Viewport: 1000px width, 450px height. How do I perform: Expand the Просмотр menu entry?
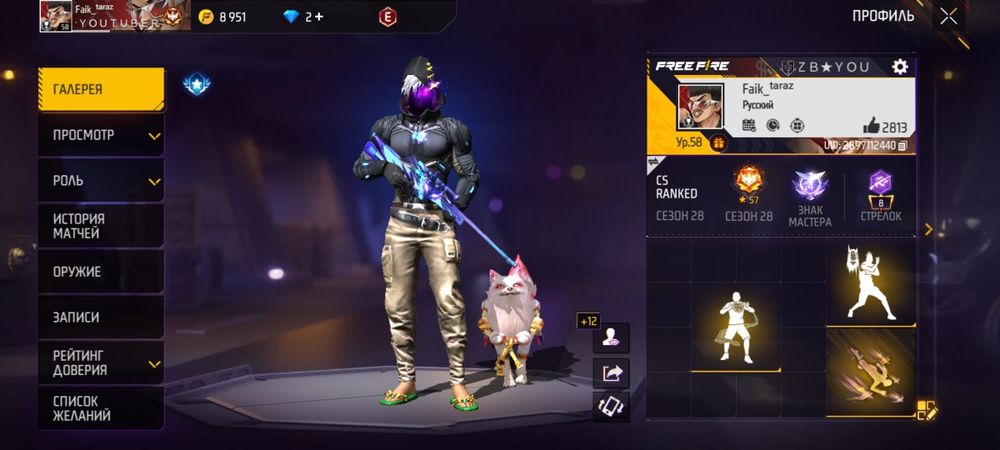(101, 135)
